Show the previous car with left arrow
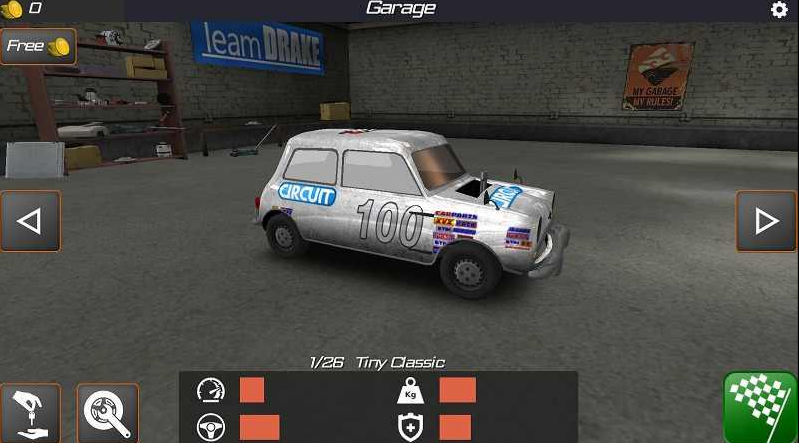This screenshot has width=799, height=443. click(30, 221)
